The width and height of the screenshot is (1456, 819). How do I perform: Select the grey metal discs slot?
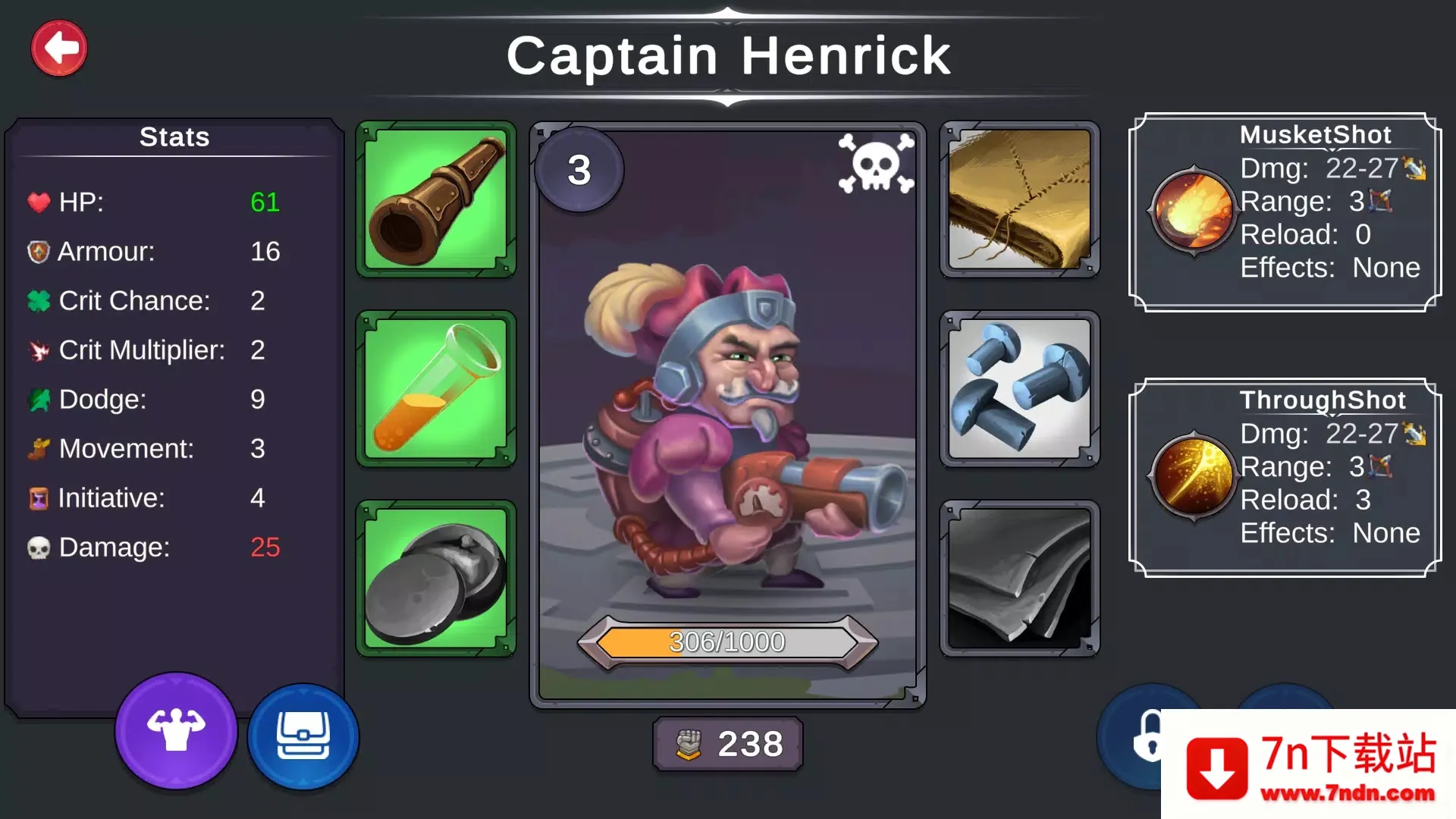(436, 579)
